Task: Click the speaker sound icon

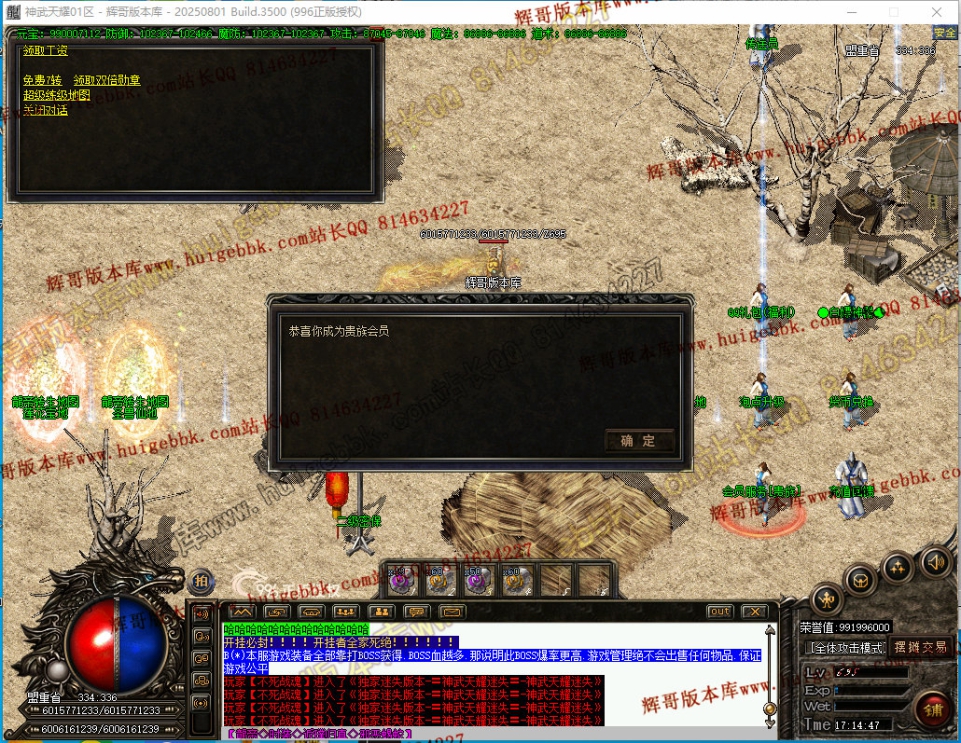Action: tap(936, 561)
